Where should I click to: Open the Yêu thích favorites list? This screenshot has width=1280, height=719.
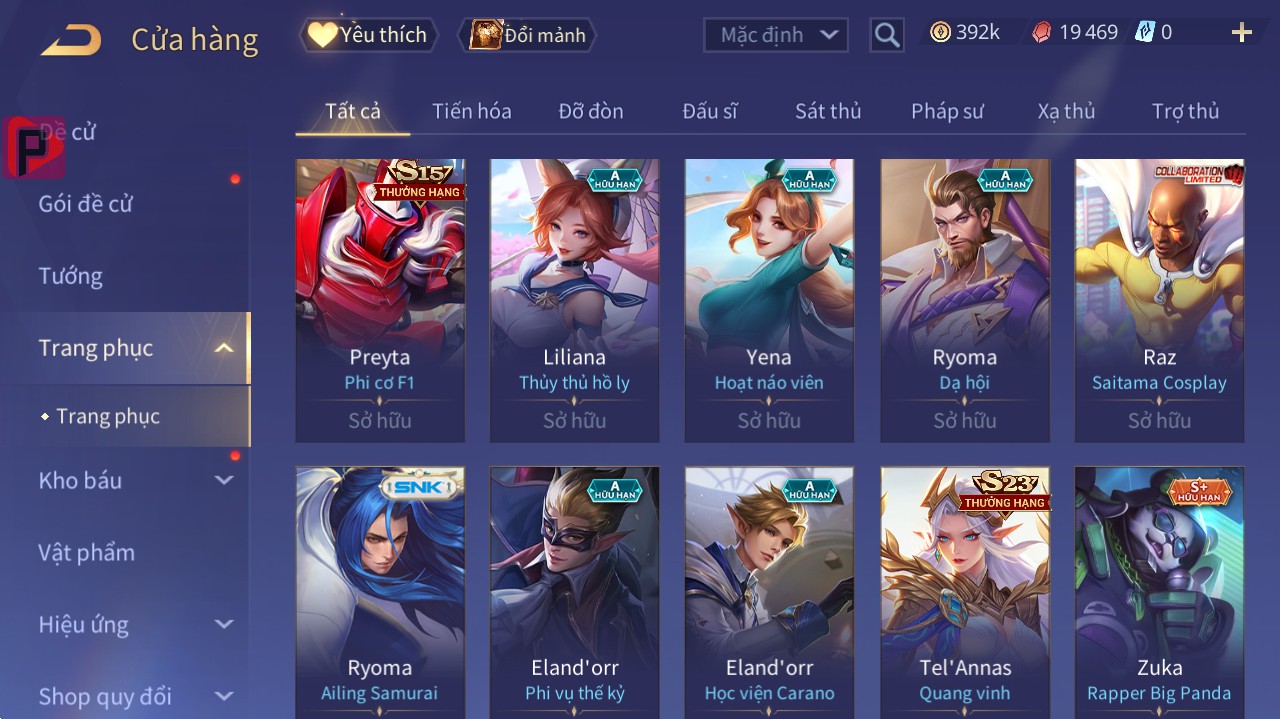pyautogui.click(x=367, y=35)
